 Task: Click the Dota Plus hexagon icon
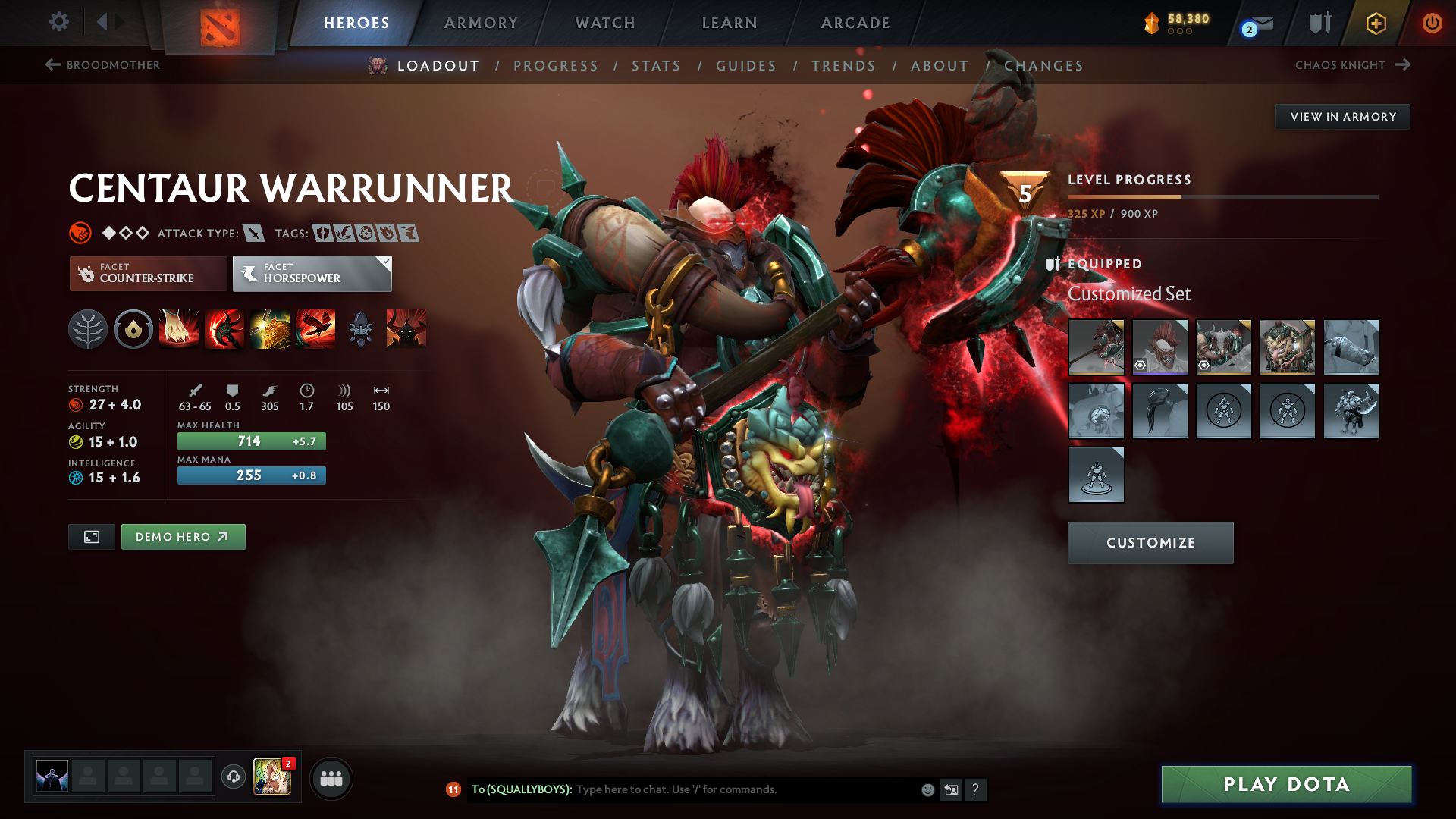1376,23
